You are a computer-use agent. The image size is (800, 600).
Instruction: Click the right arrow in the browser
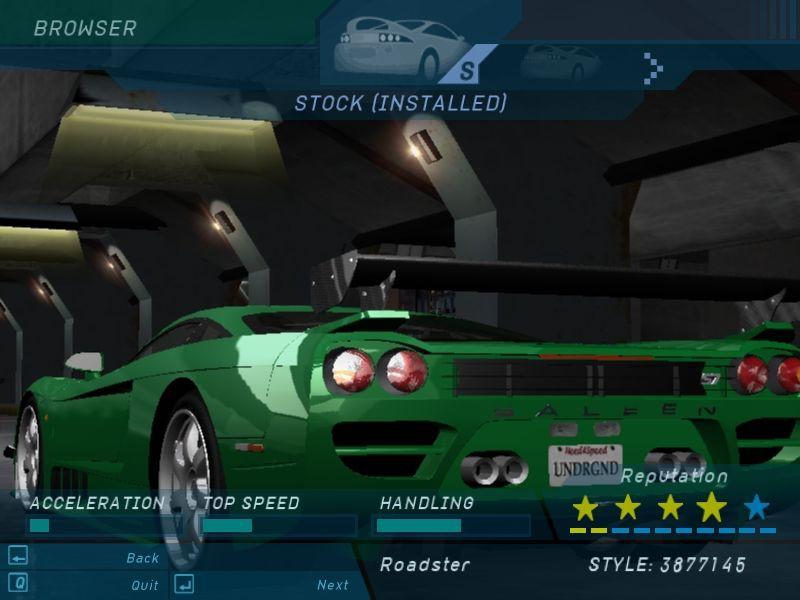(653, 67)
